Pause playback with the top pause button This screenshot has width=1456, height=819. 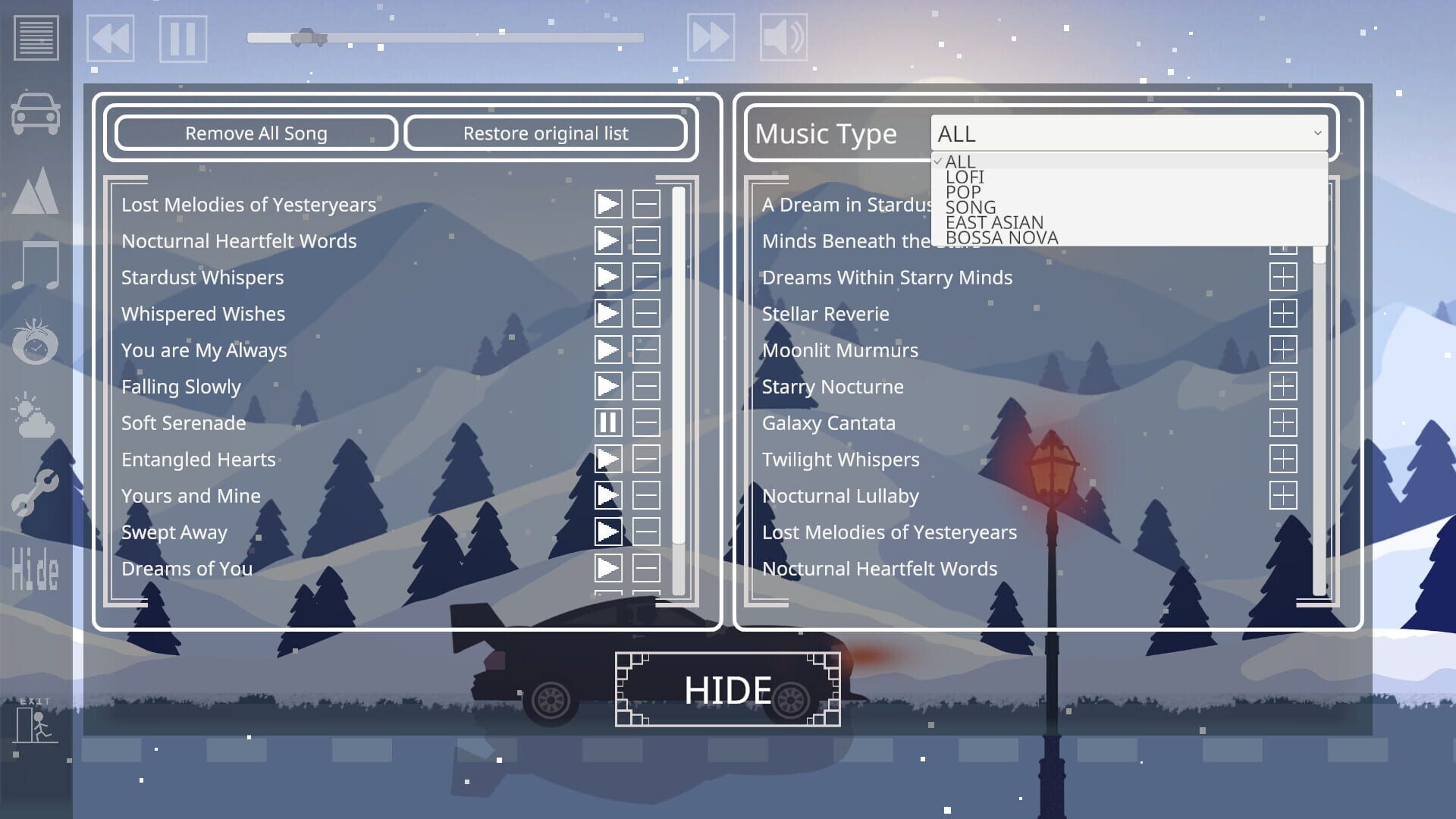coord(182,39)
